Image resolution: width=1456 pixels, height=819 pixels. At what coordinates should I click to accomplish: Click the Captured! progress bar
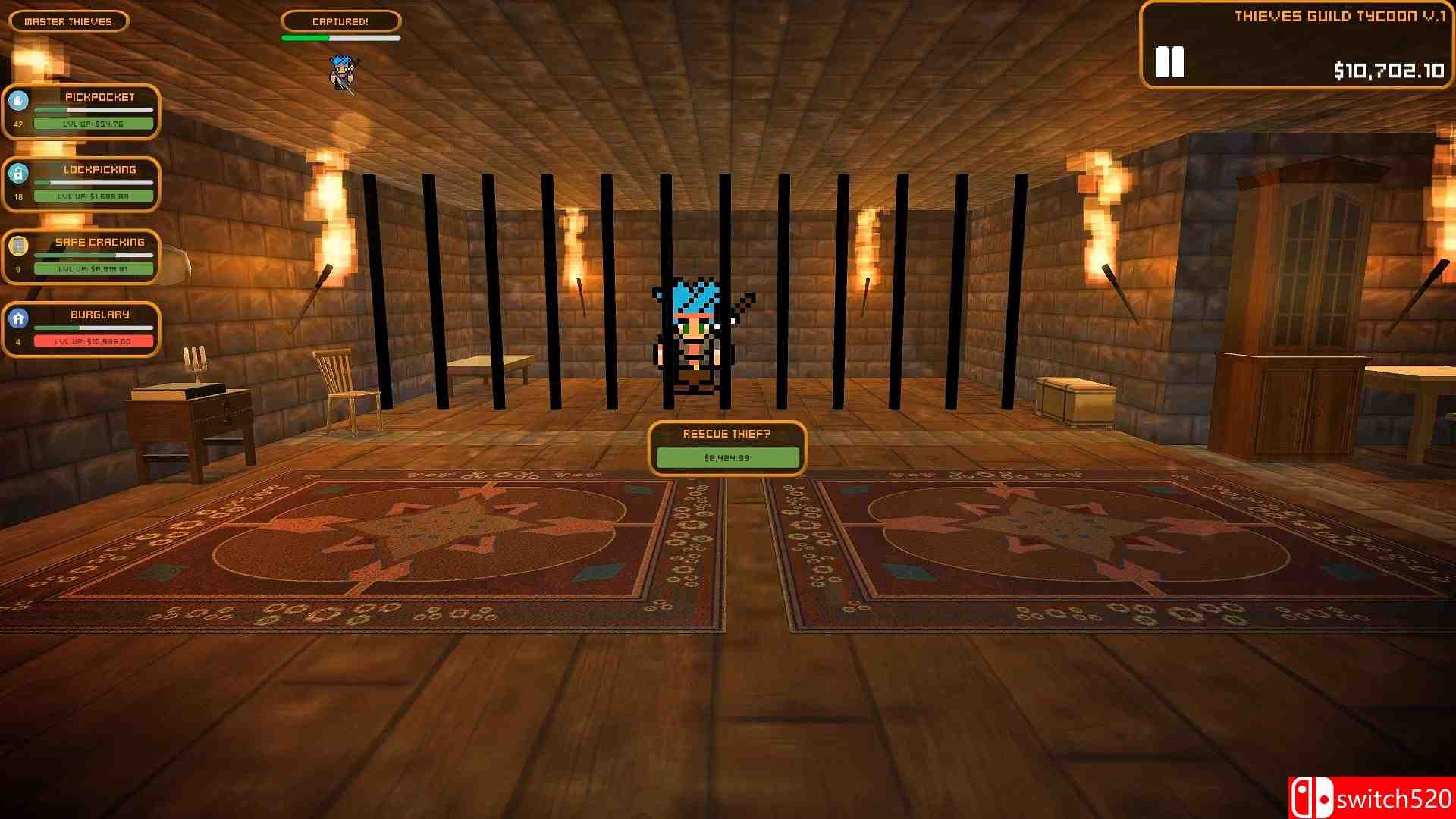coord(340,36)
